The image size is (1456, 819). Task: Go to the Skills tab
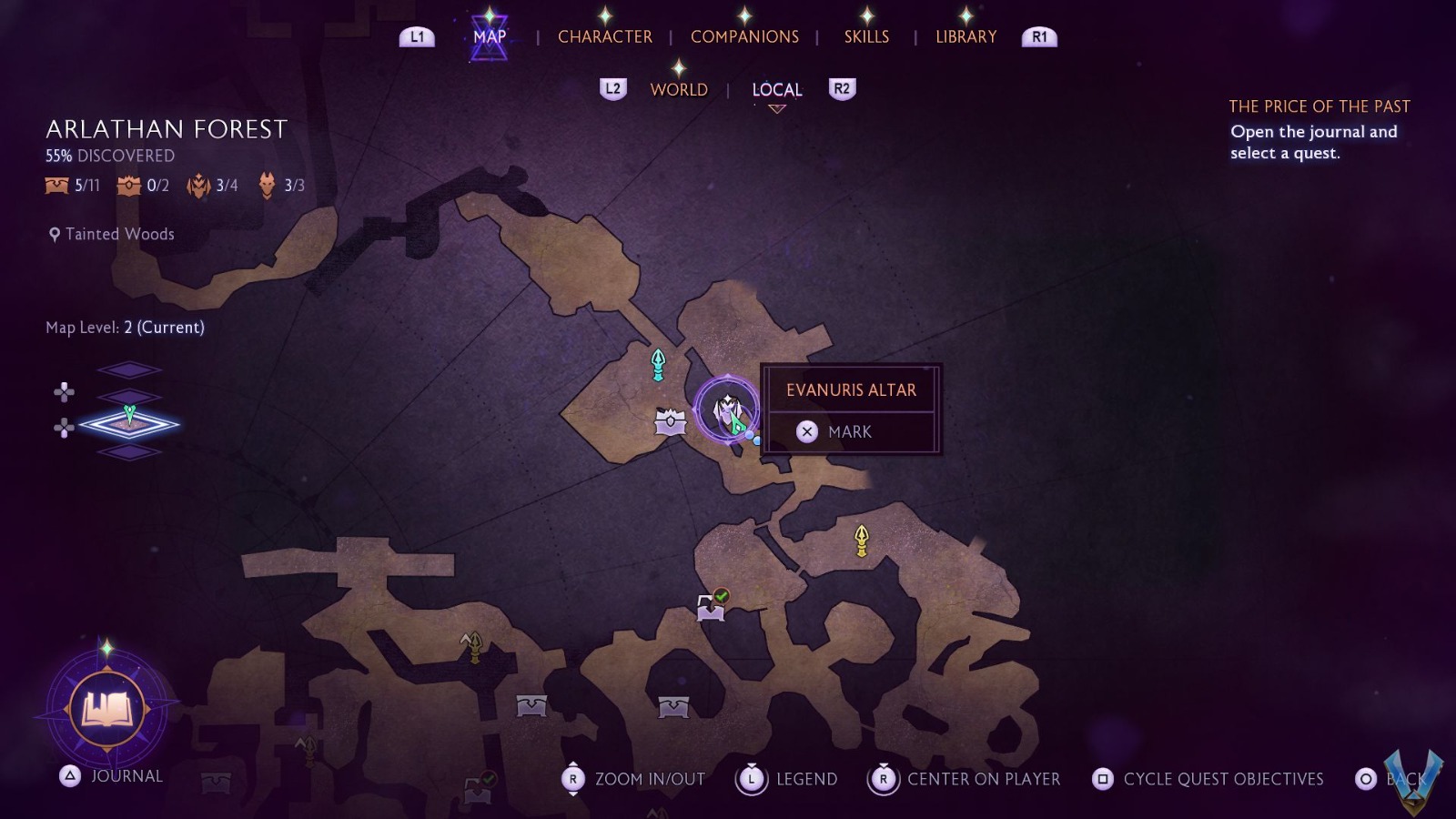866,36
